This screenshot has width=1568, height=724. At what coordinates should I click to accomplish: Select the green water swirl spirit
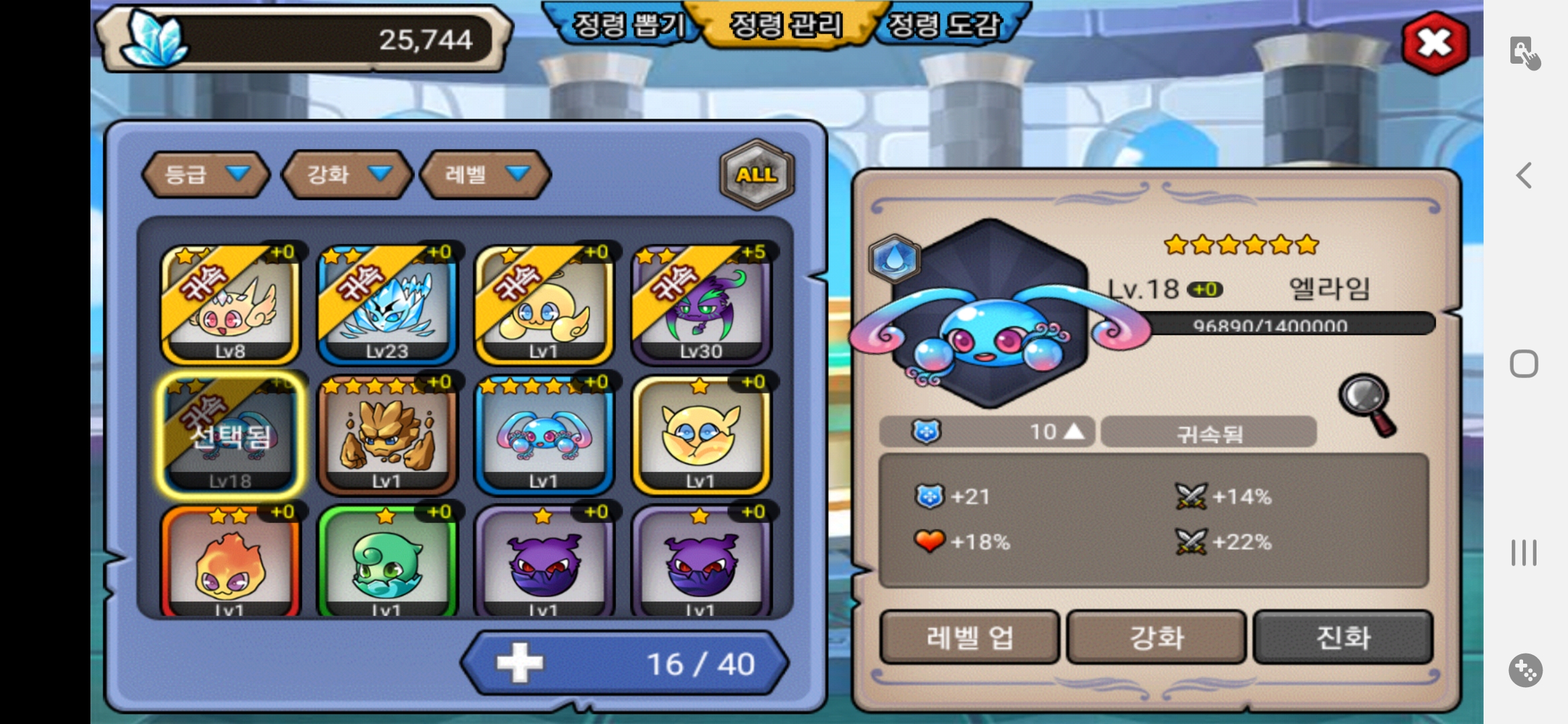[387, 563]
